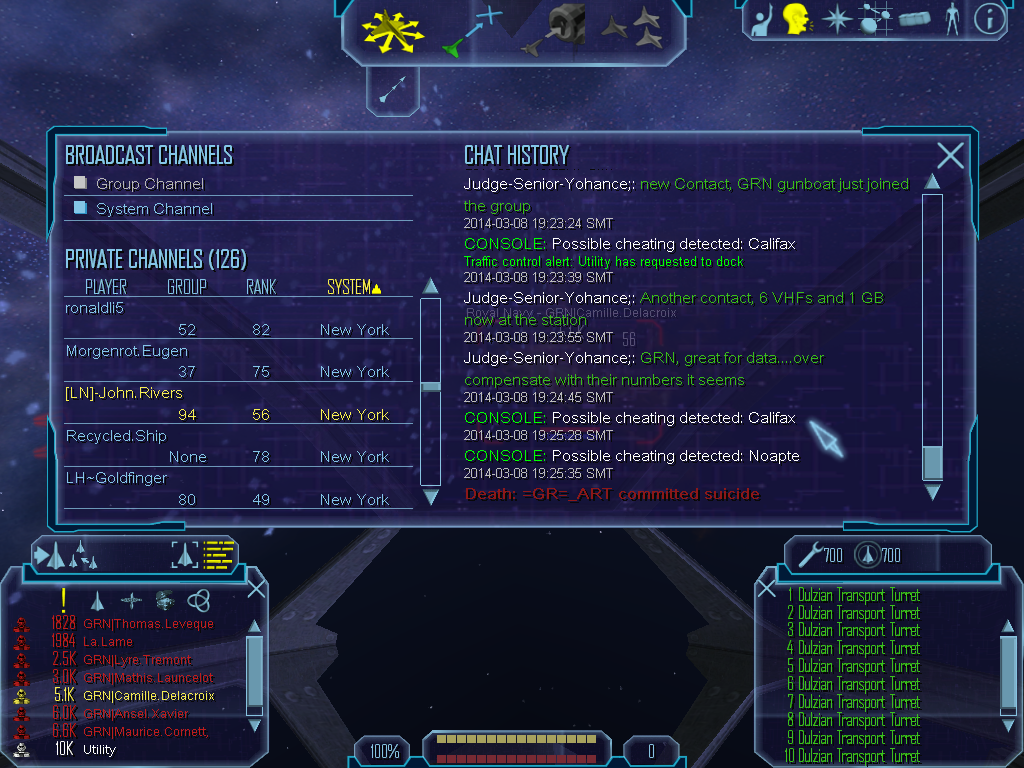Close the weapons list panel
Screen dimensions: 1024x768
coord(767,589)
